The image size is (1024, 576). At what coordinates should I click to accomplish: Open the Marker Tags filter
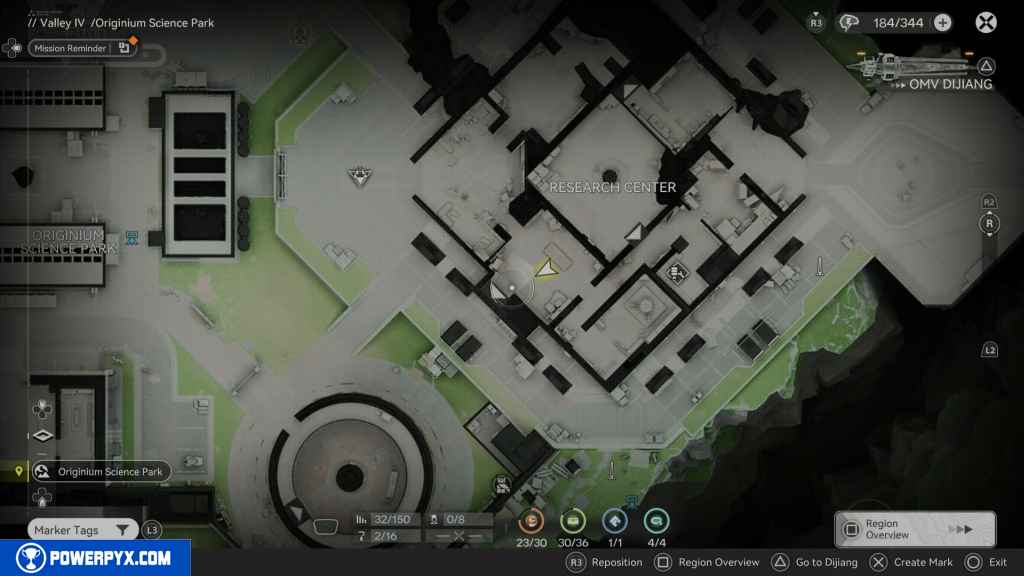click(82, 530)
